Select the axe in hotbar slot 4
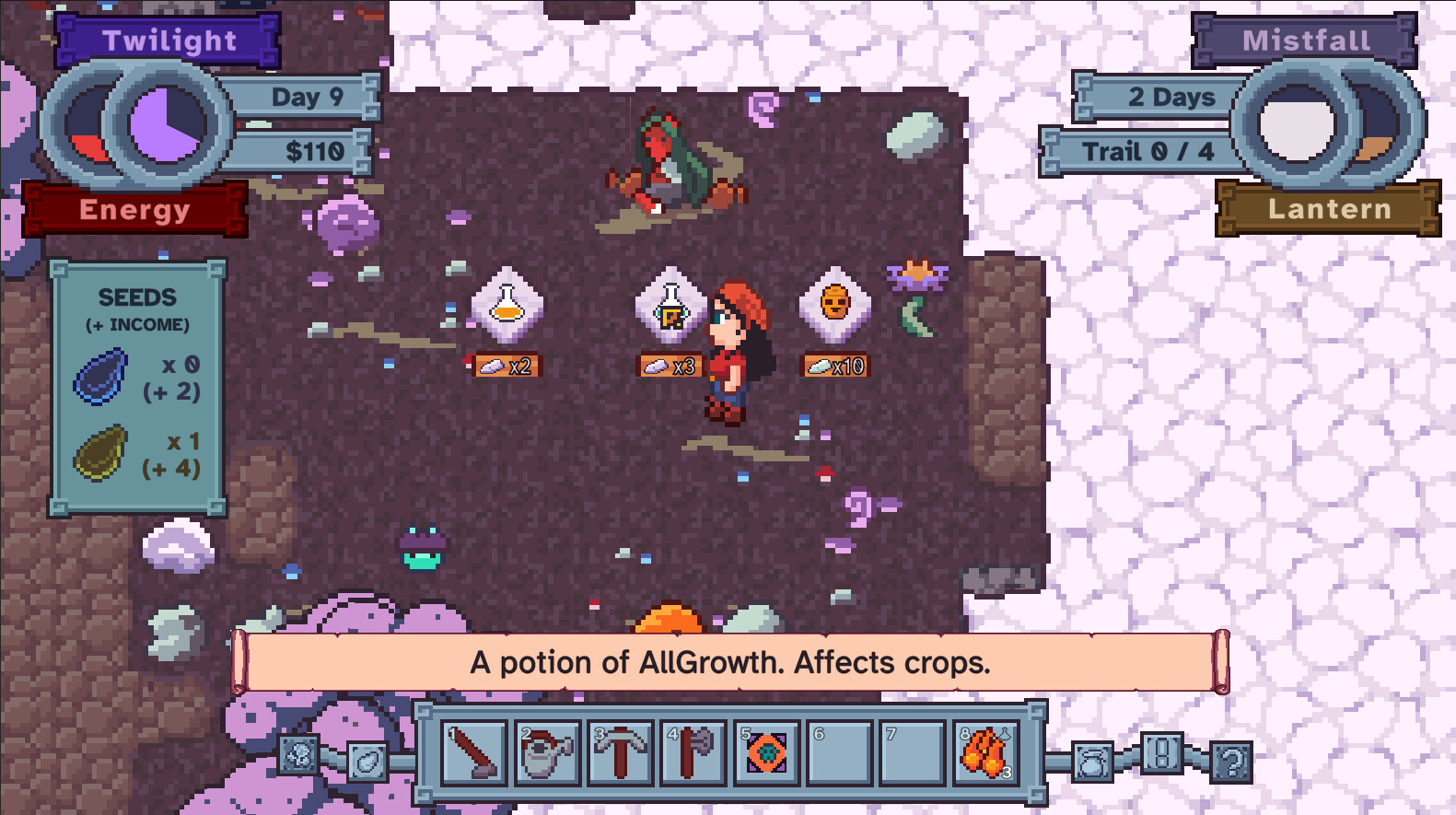 (x=692, y=755)
